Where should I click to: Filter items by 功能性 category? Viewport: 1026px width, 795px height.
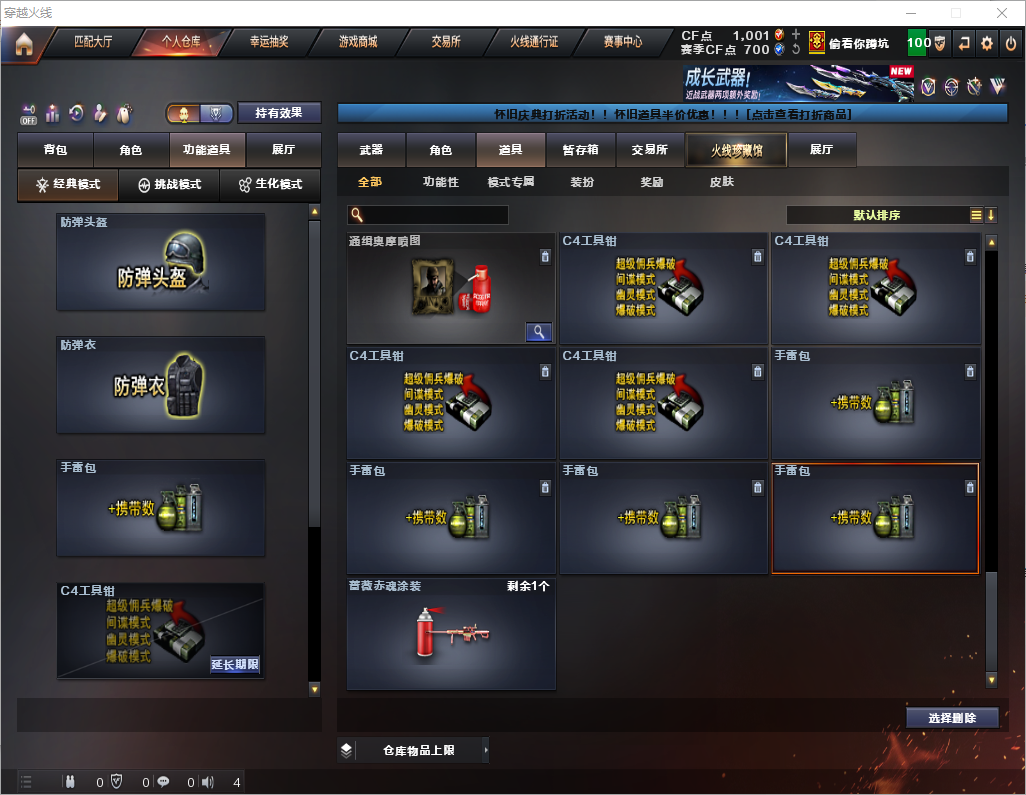pyautogui.click(x=440, y=183)
